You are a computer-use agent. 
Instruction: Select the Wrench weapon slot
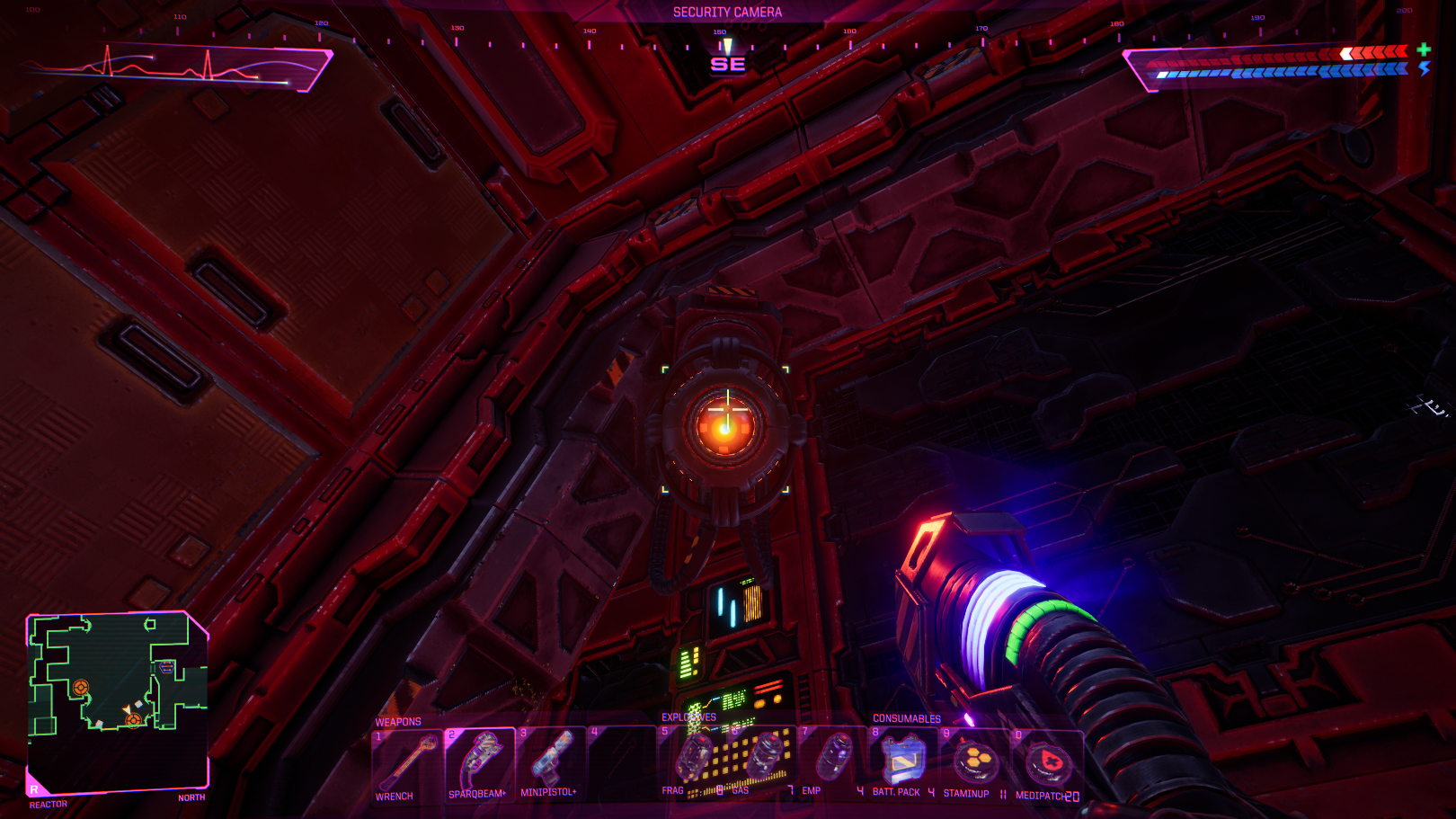pos(407,762)
